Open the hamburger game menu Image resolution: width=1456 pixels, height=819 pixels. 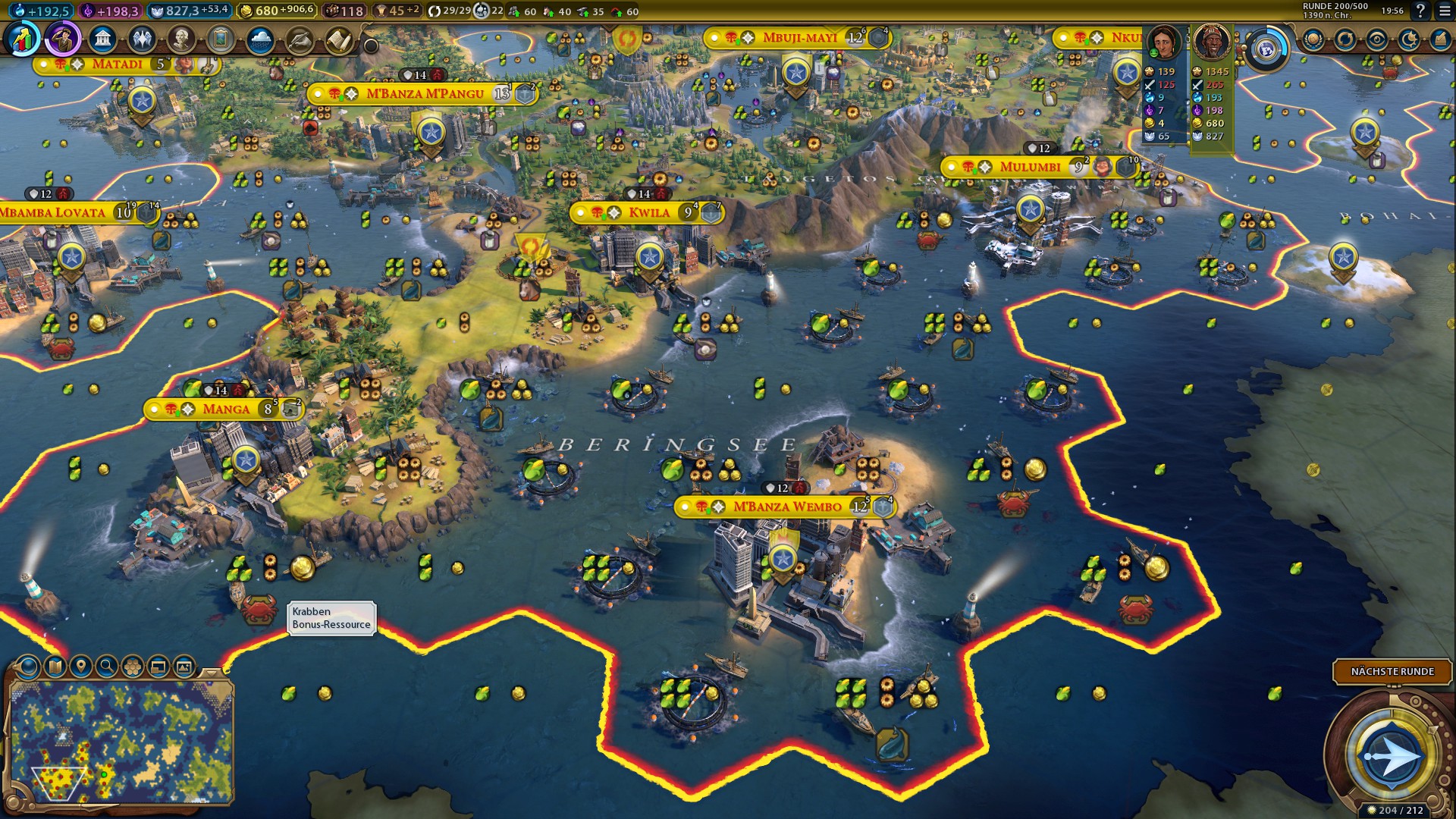click(x=1442, y=11)
